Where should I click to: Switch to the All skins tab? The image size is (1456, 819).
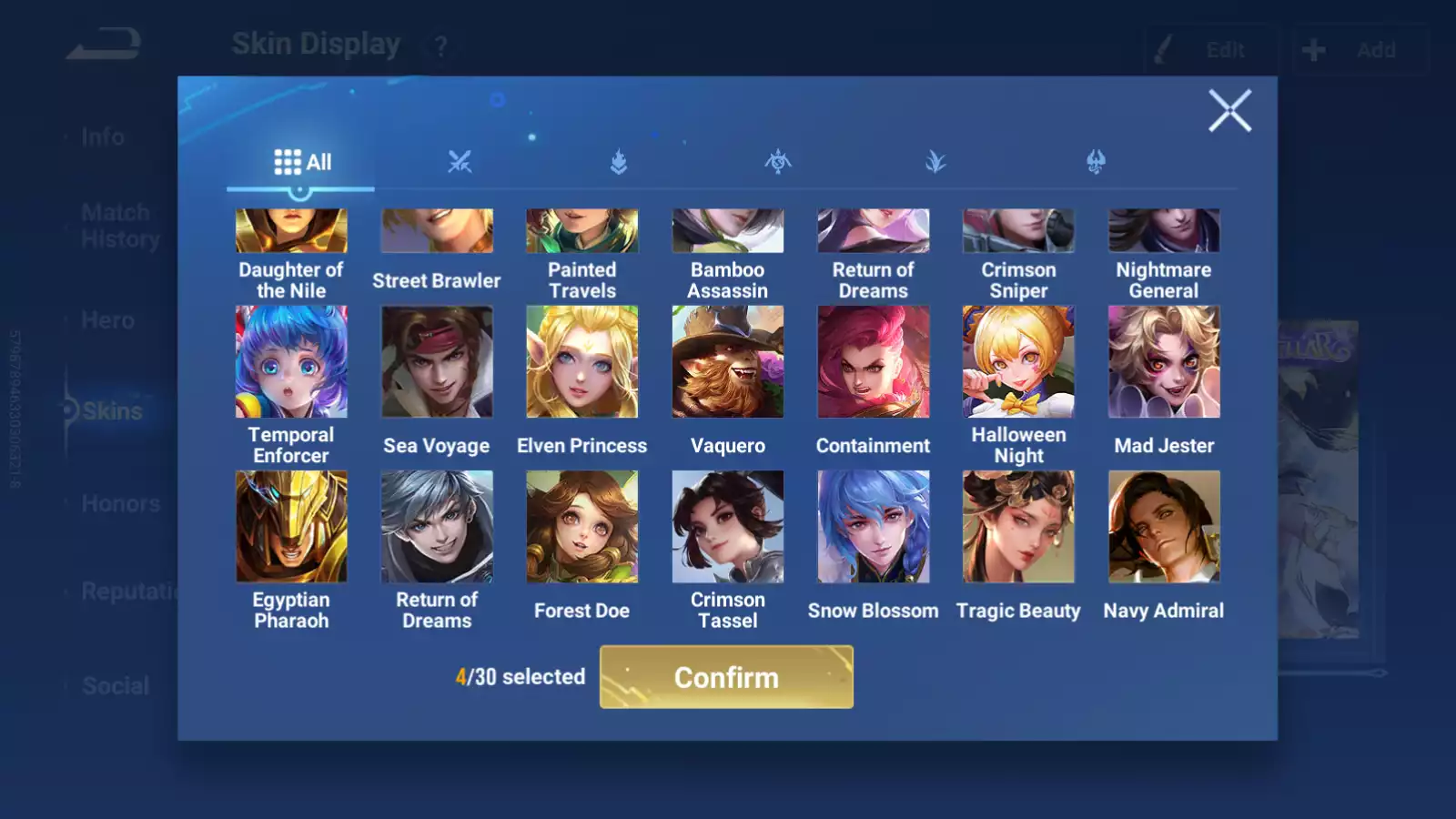pyautogui.click(x=302, y=162)
